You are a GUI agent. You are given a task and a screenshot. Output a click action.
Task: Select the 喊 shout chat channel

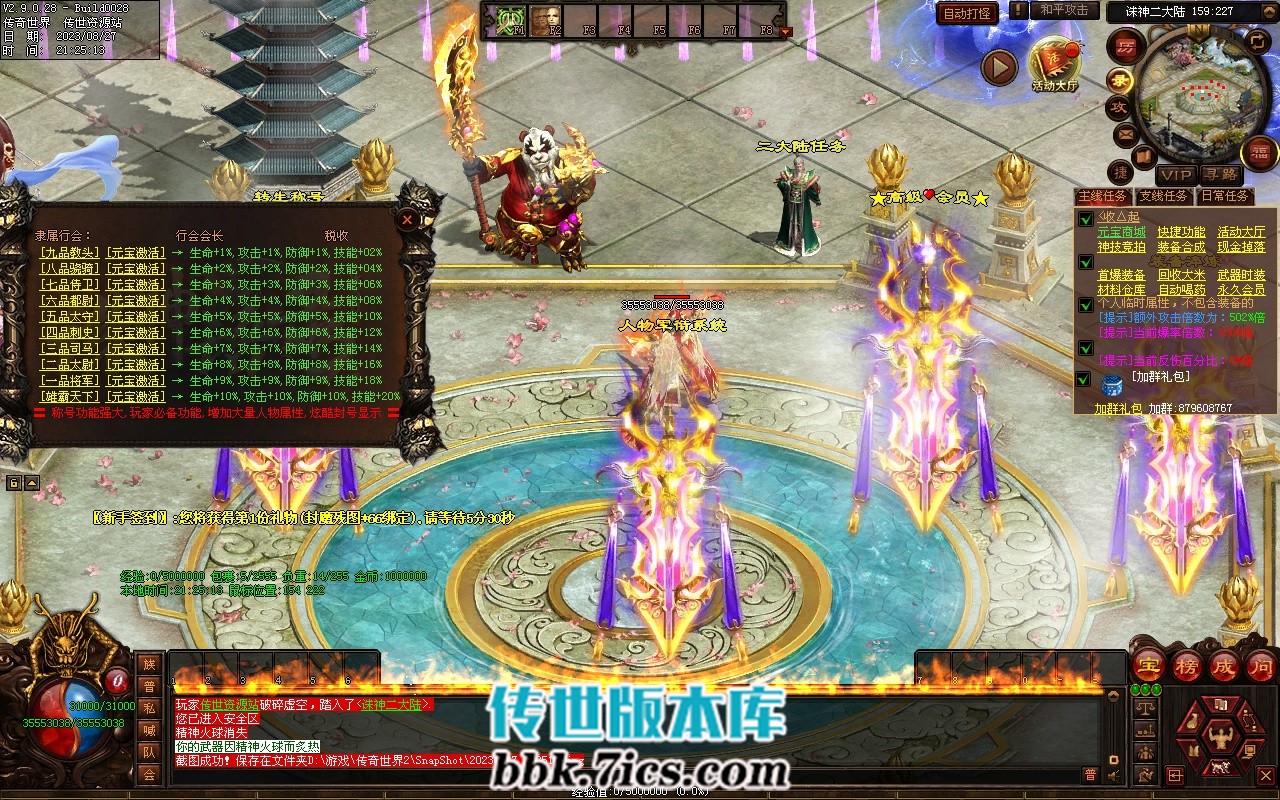pyautogui.click(x=149, y=730)
